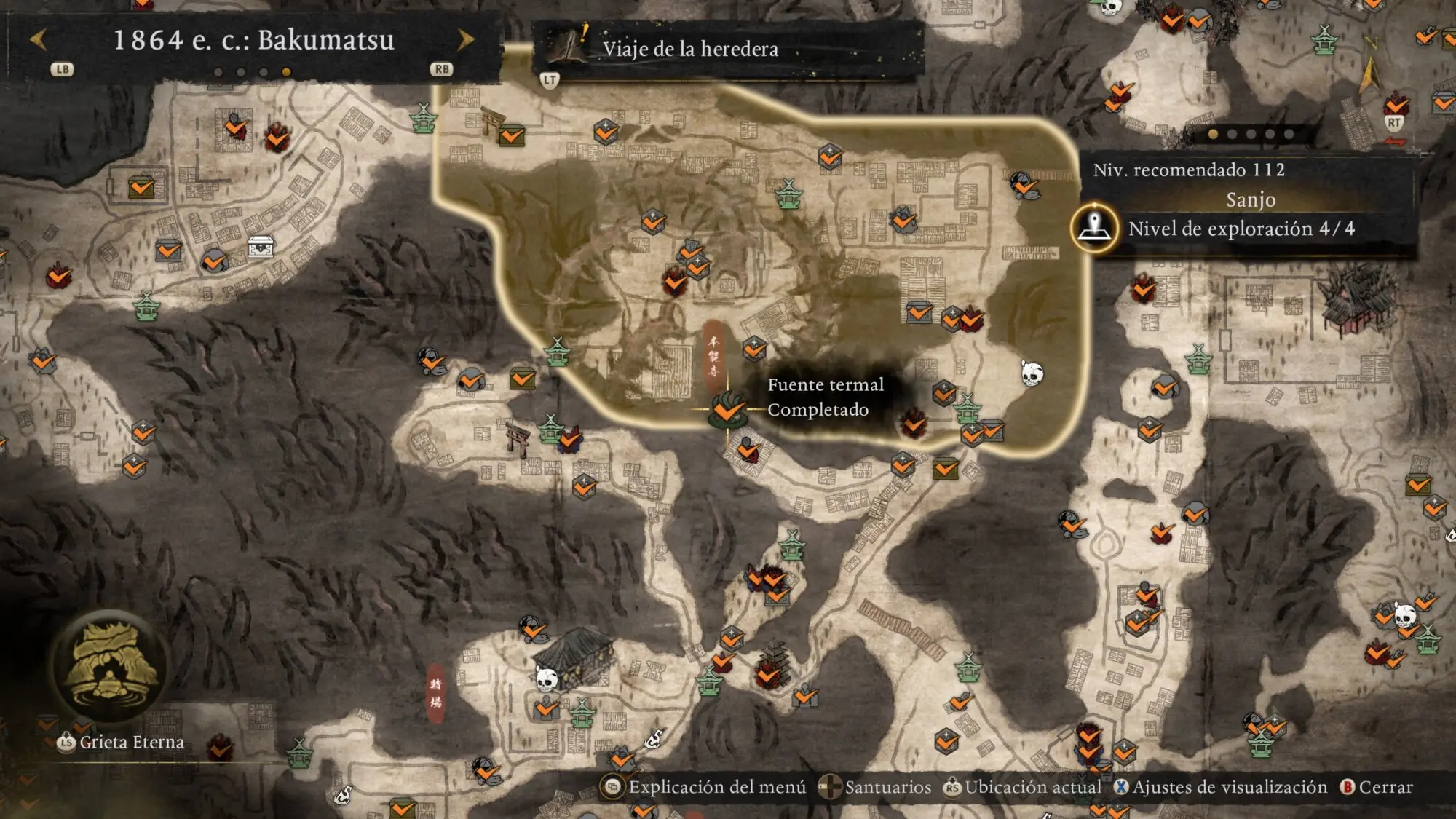The width and height of the screenshot is (1456, 819).
Task: Advance to next era with right arrow
Action: pos(465,40)
